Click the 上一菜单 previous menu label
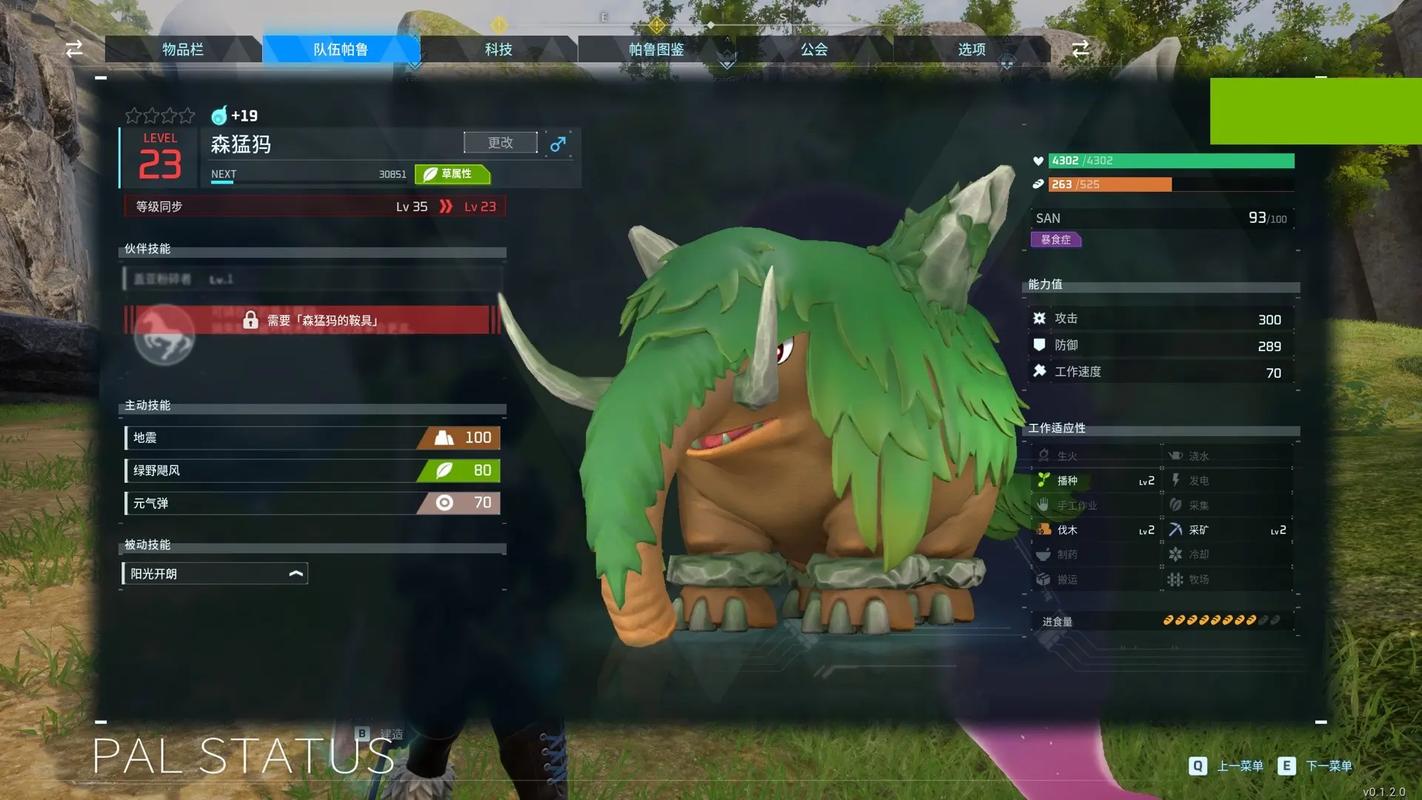1422x800 pixels. (1239, 766)
